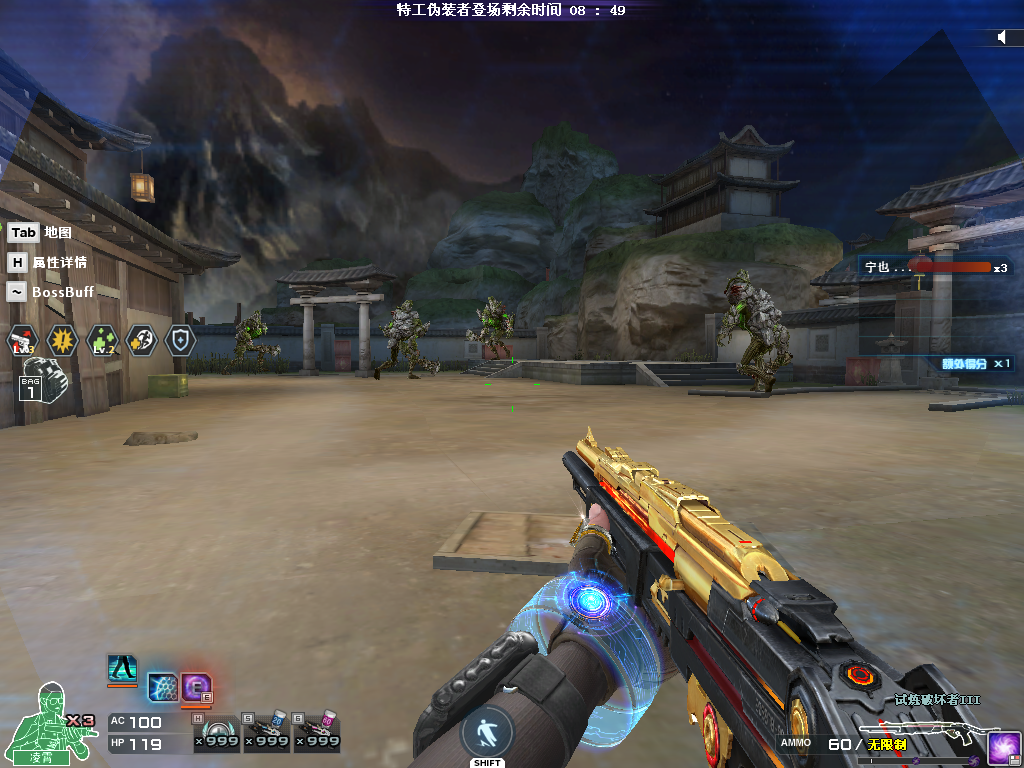Click the running figure speed buff icon
The height and width of the screenshot is (768, 1024).
point(141,341)
